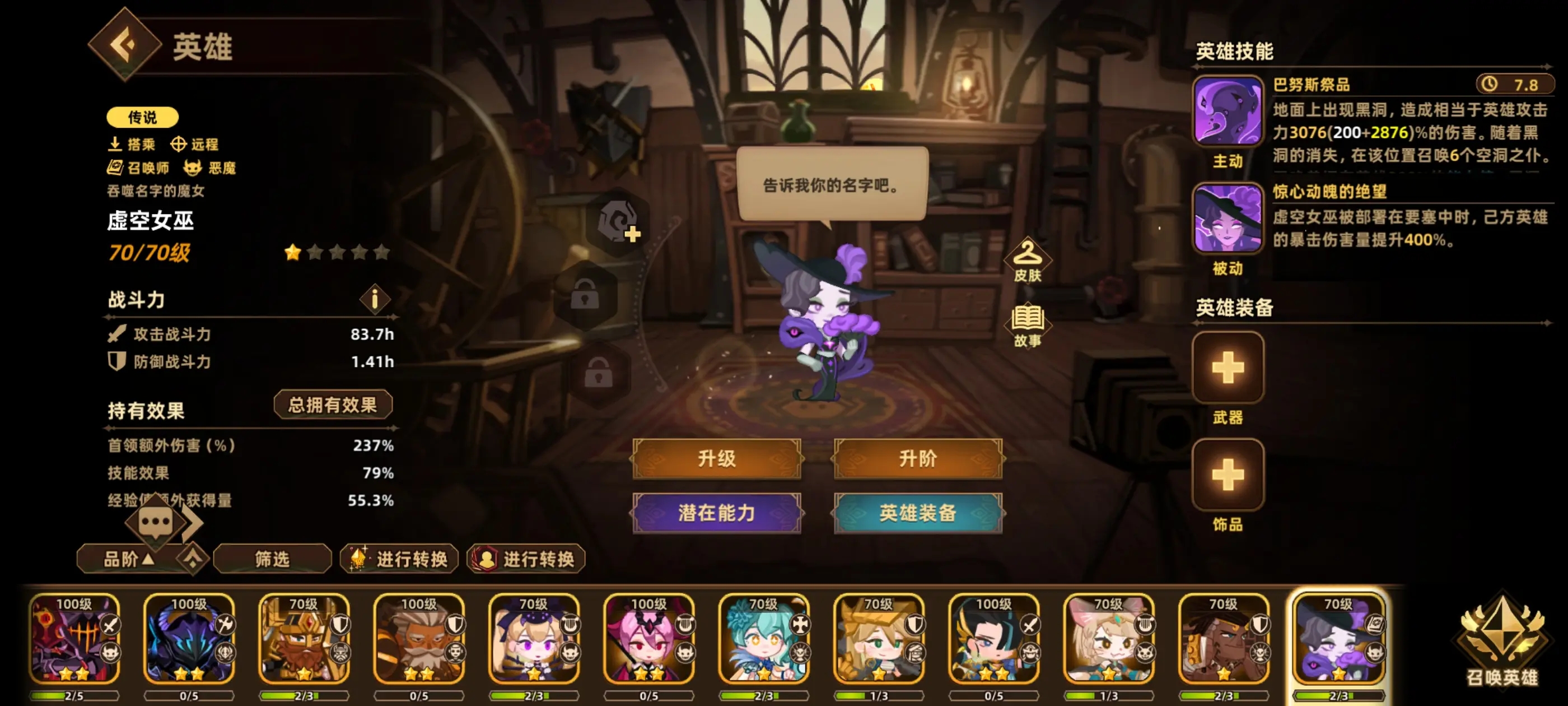Open the chat bubble dialogue icon
The image size is (1568, 706).
(x=155, y=522)
